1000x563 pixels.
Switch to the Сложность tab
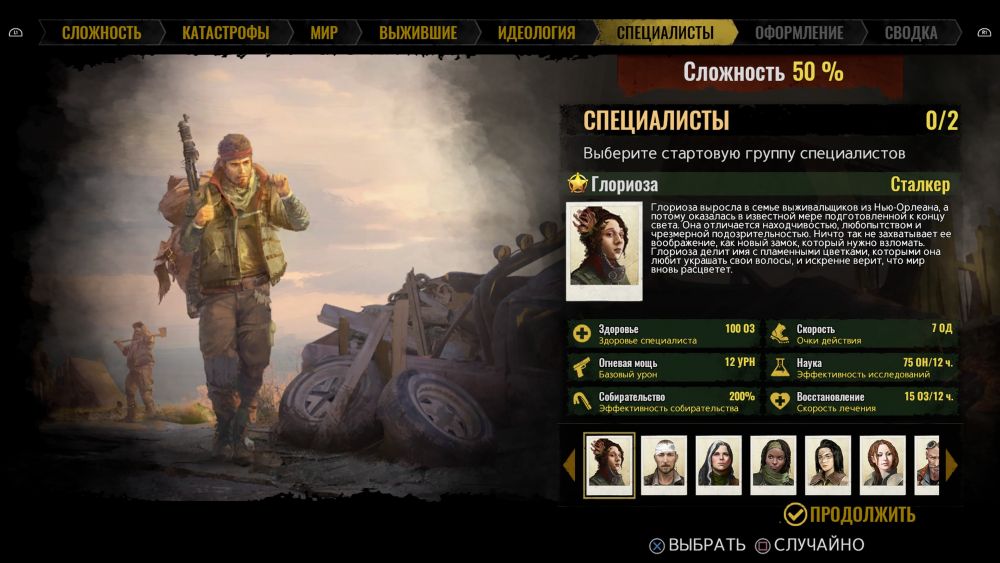pyautogui.click(x=101, y=33)
